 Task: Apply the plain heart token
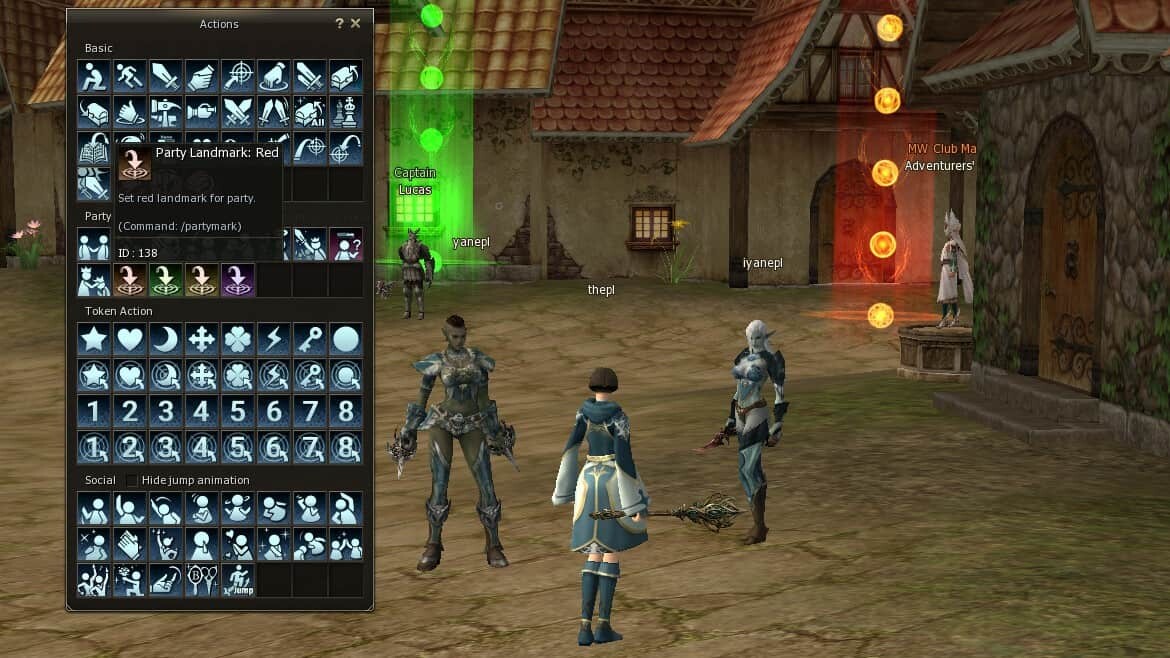[x=130, y=339]
